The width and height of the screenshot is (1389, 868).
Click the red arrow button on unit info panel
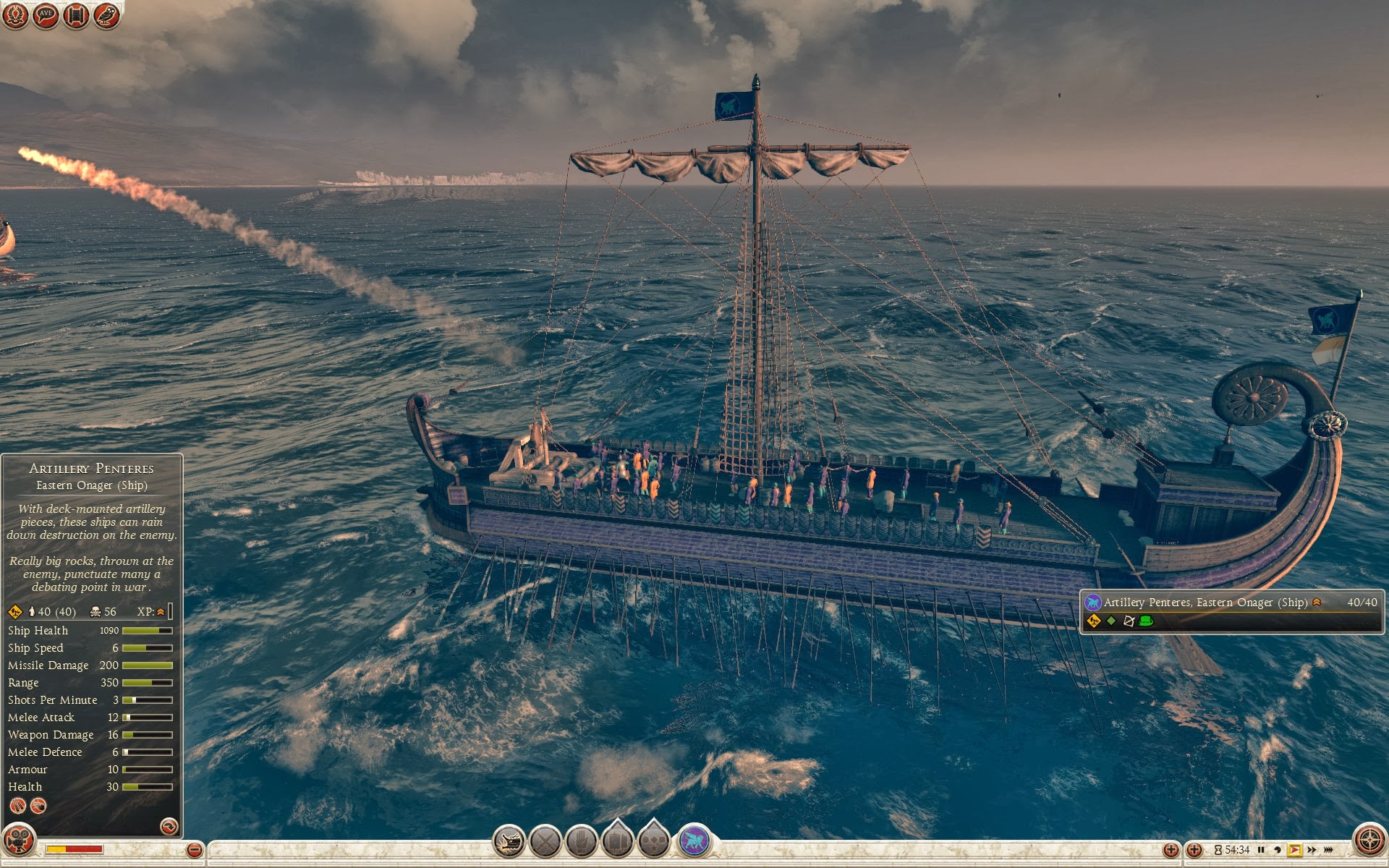pyautogui.click(x=169, y=826)
